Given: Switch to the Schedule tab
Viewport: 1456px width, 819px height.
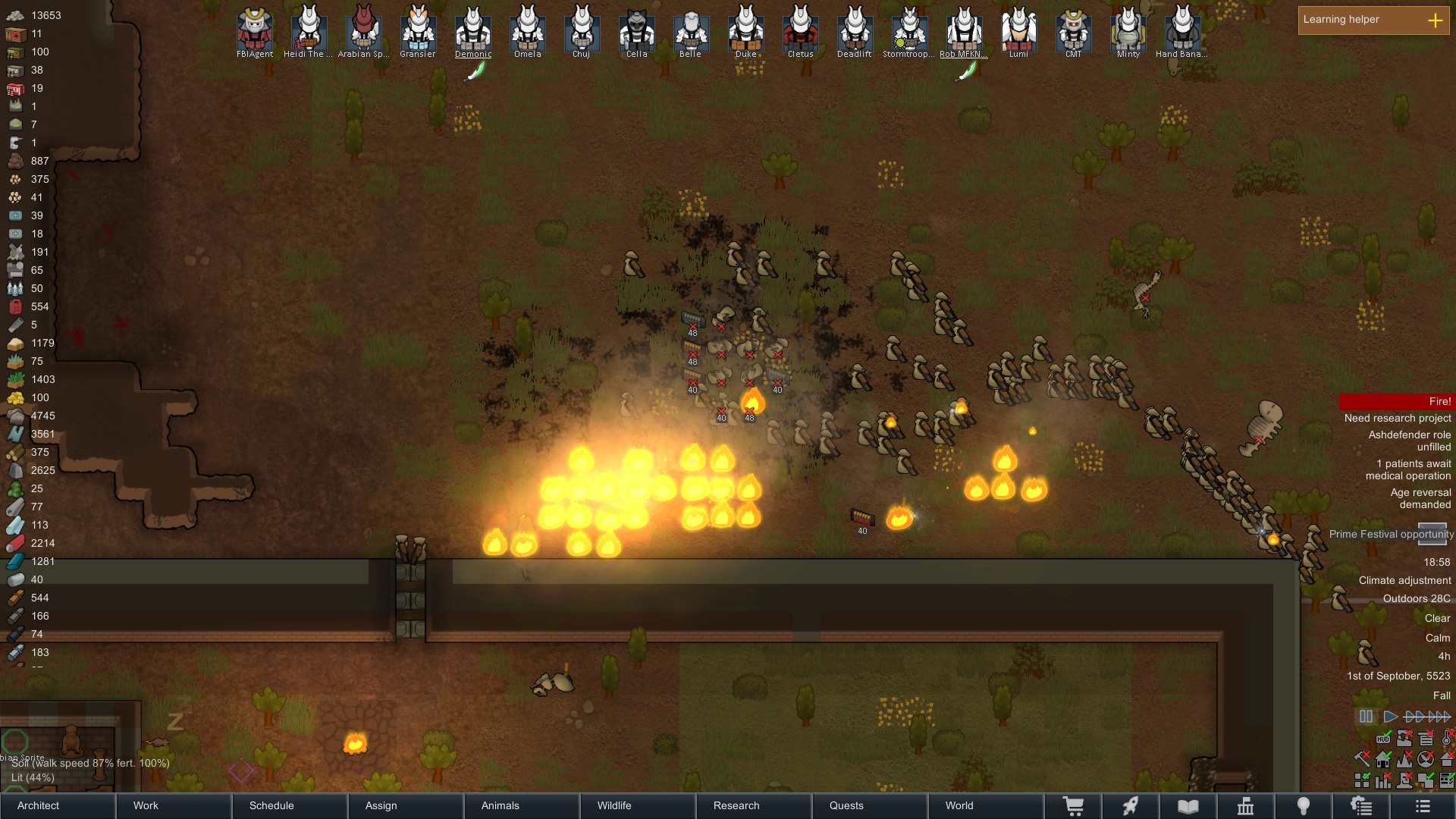Looking at the screenshot, I should [290, 805].
